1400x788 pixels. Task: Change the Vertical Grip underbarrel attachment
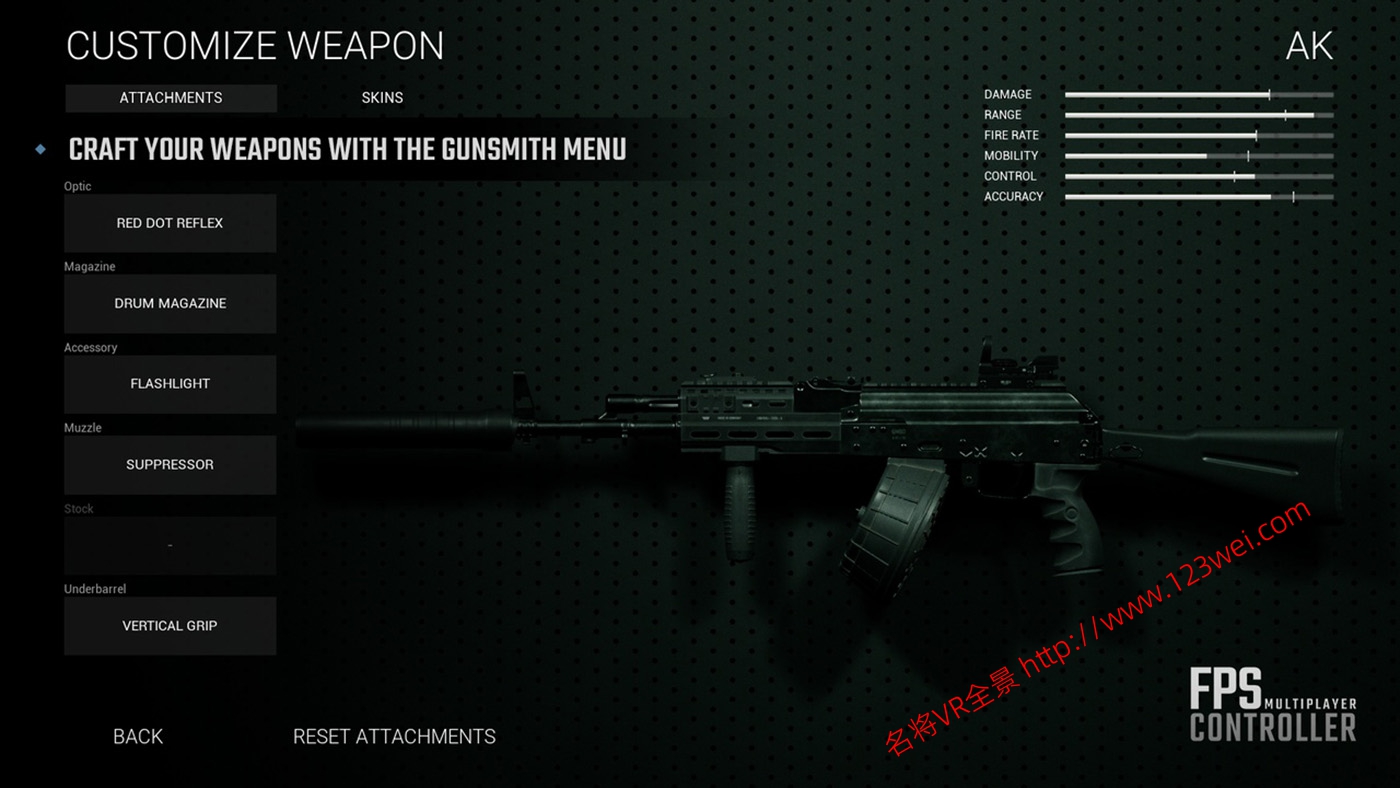pyautogui.click(x=170, y=626)
